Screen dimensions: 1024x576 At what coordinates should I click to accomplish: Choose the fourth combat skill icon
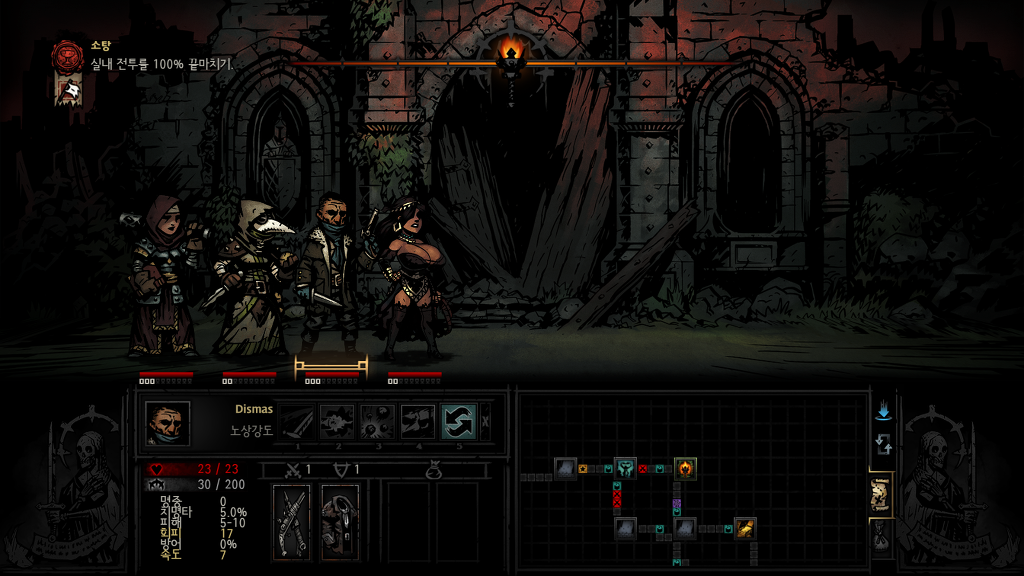click(x=418, y=422)
